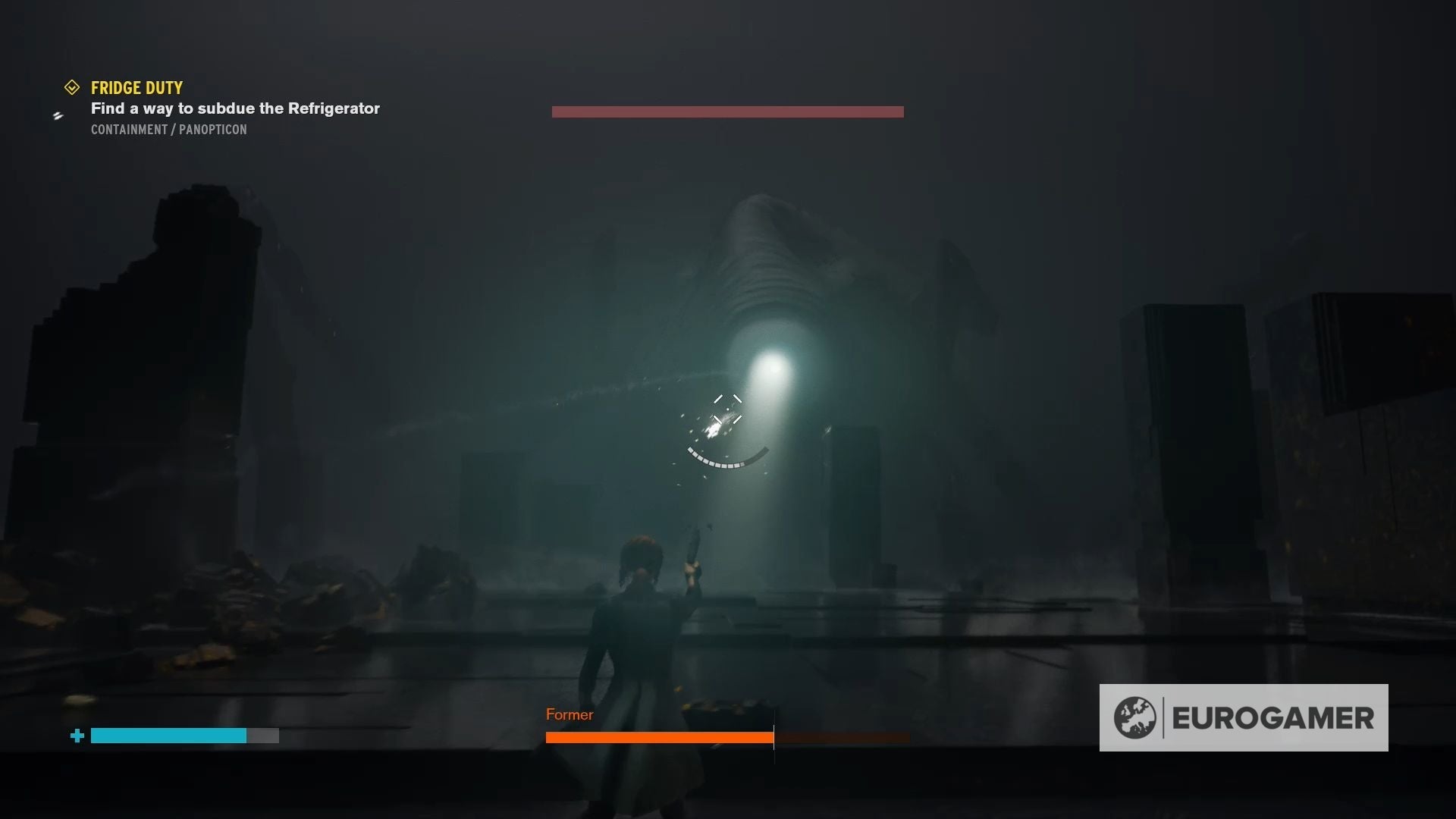The width and height of the screenshot is (1456, 819).
Task: Select the cyan health cross icon
Action: (77, 736)
